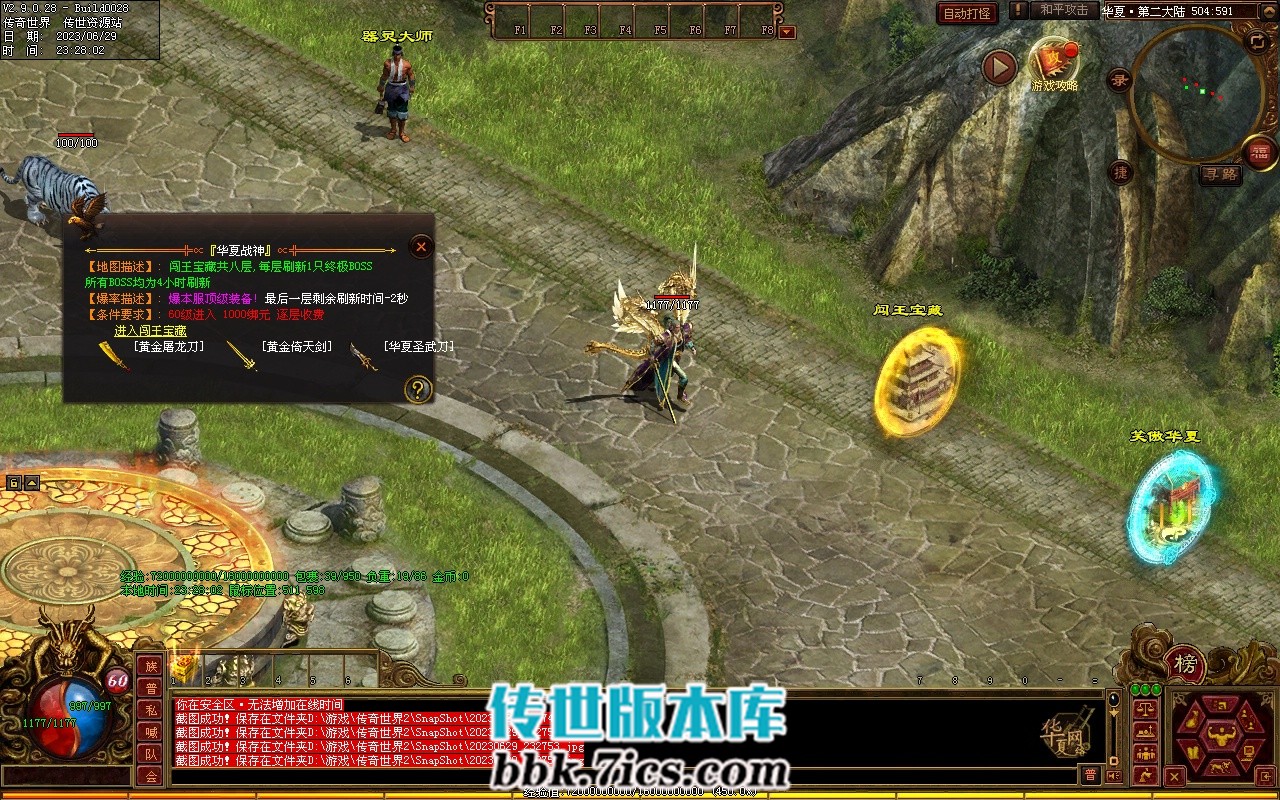Open the question mark help button

(x=418, y=389)
